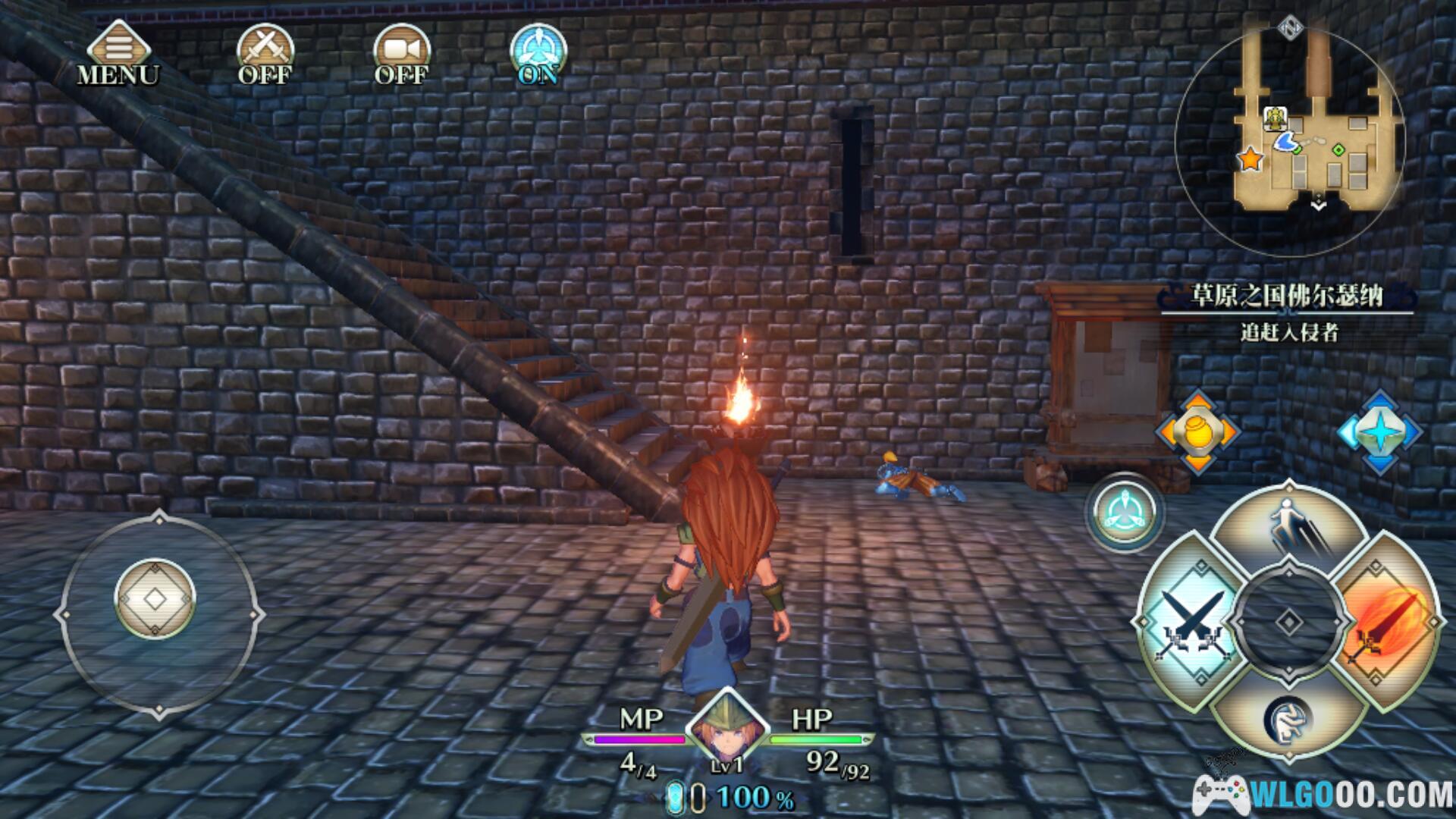Perform the crossed swords normal attack

(1191, 622)
